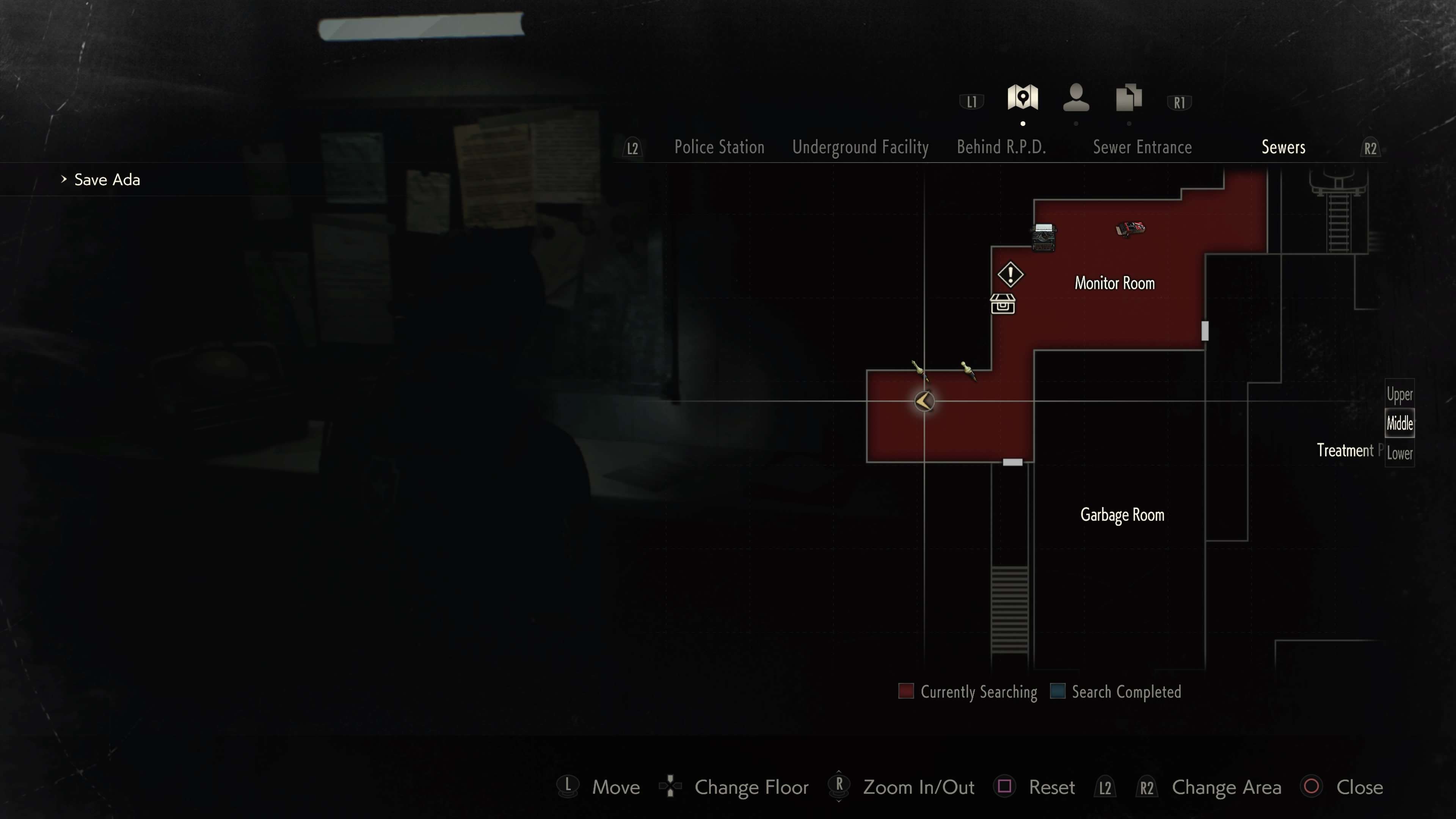Open the Underground Facility map tab
Screen dimensions: 1456x819
point(860,147)
